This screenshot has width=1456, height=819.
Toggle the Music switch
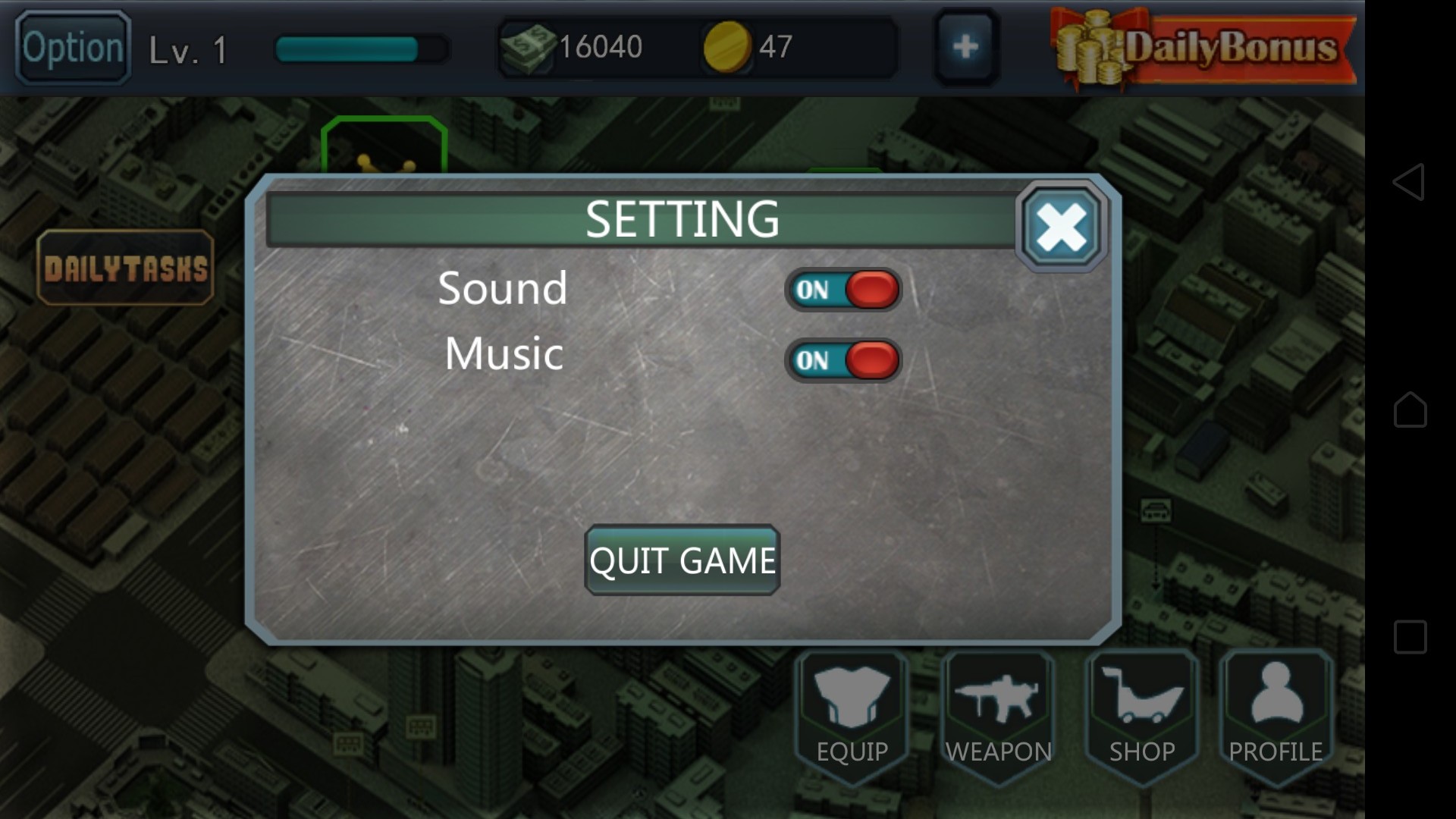point(843,360)
